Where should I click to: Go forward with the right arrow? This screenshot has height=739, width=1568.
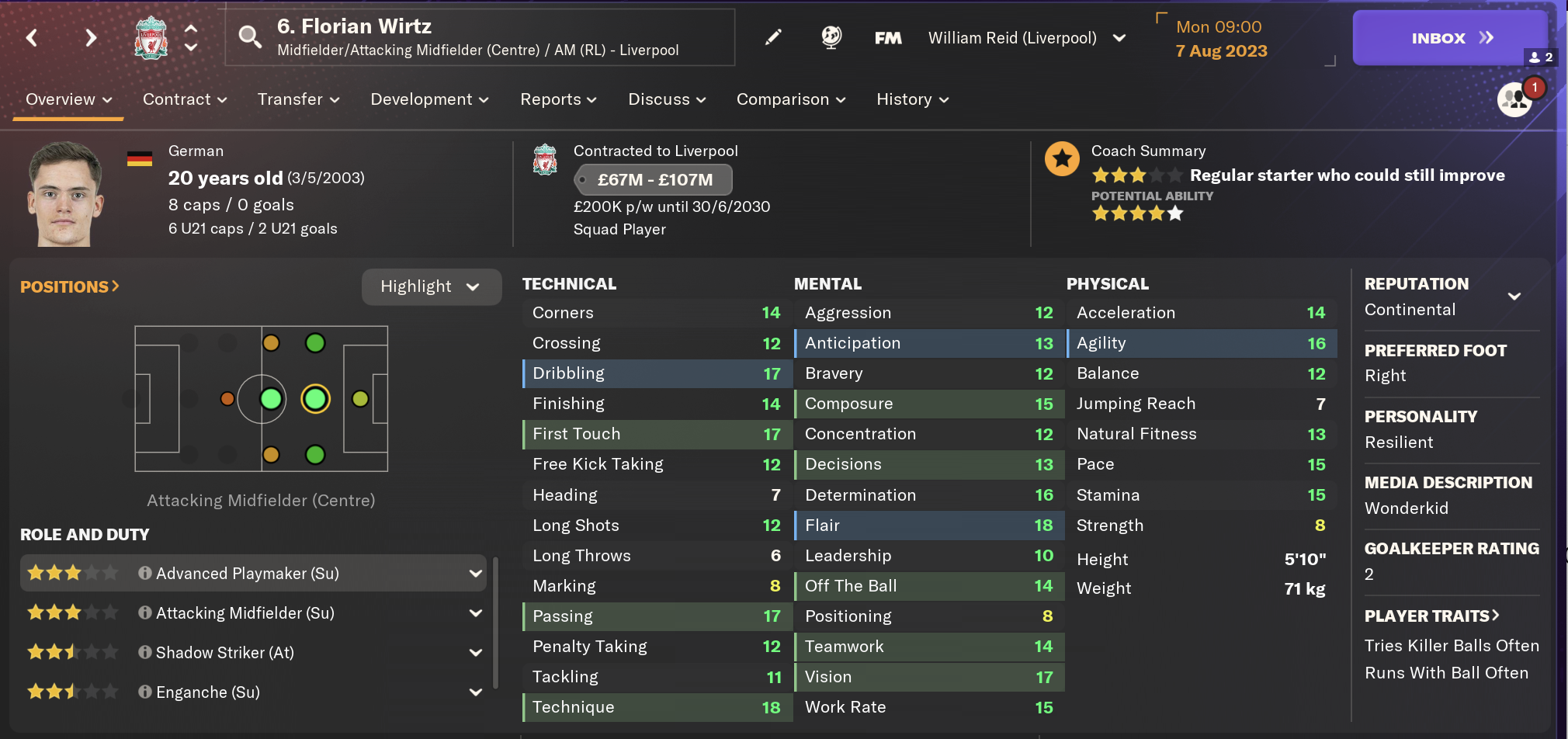[x=91, y=37]
